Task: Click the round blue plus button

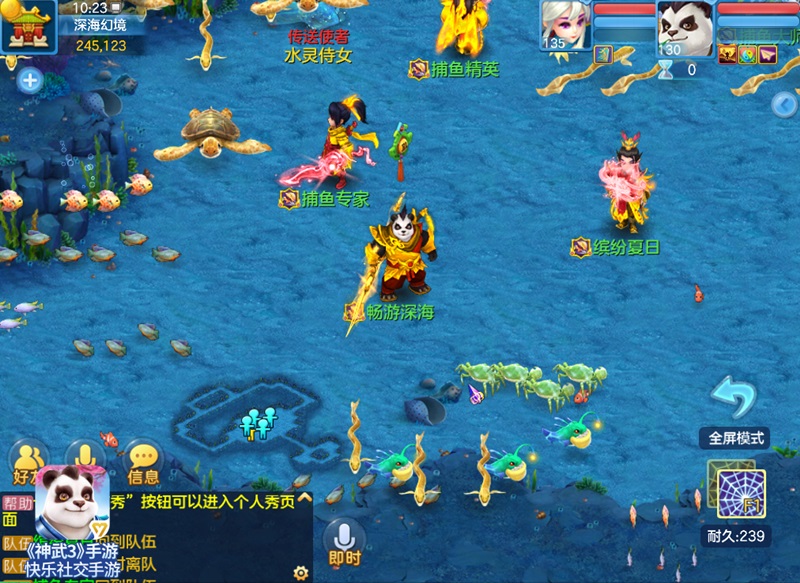Action: tap(30, 80)
